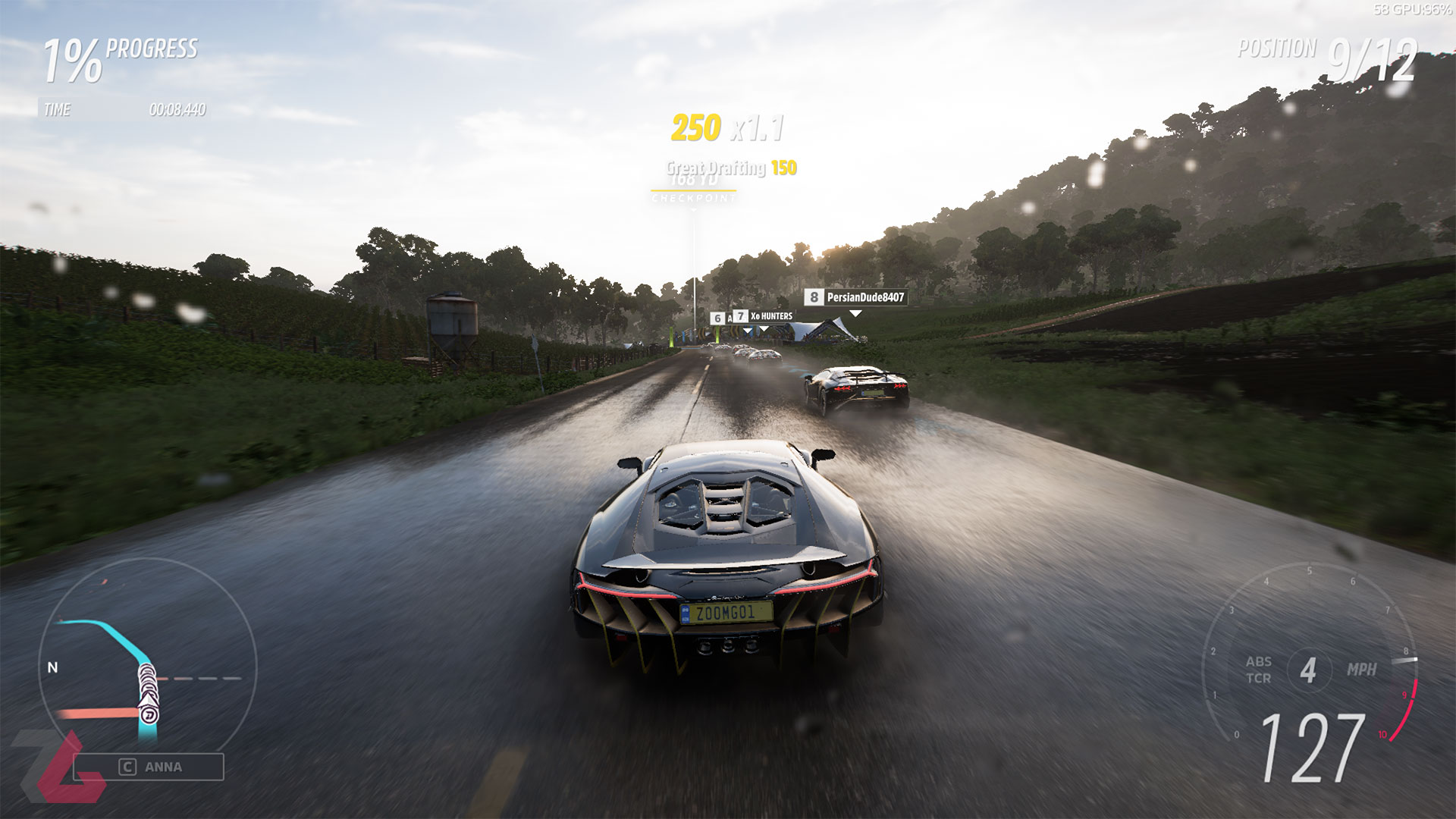Select the Xo HUNTERS player name tag

tap(764, 316)
